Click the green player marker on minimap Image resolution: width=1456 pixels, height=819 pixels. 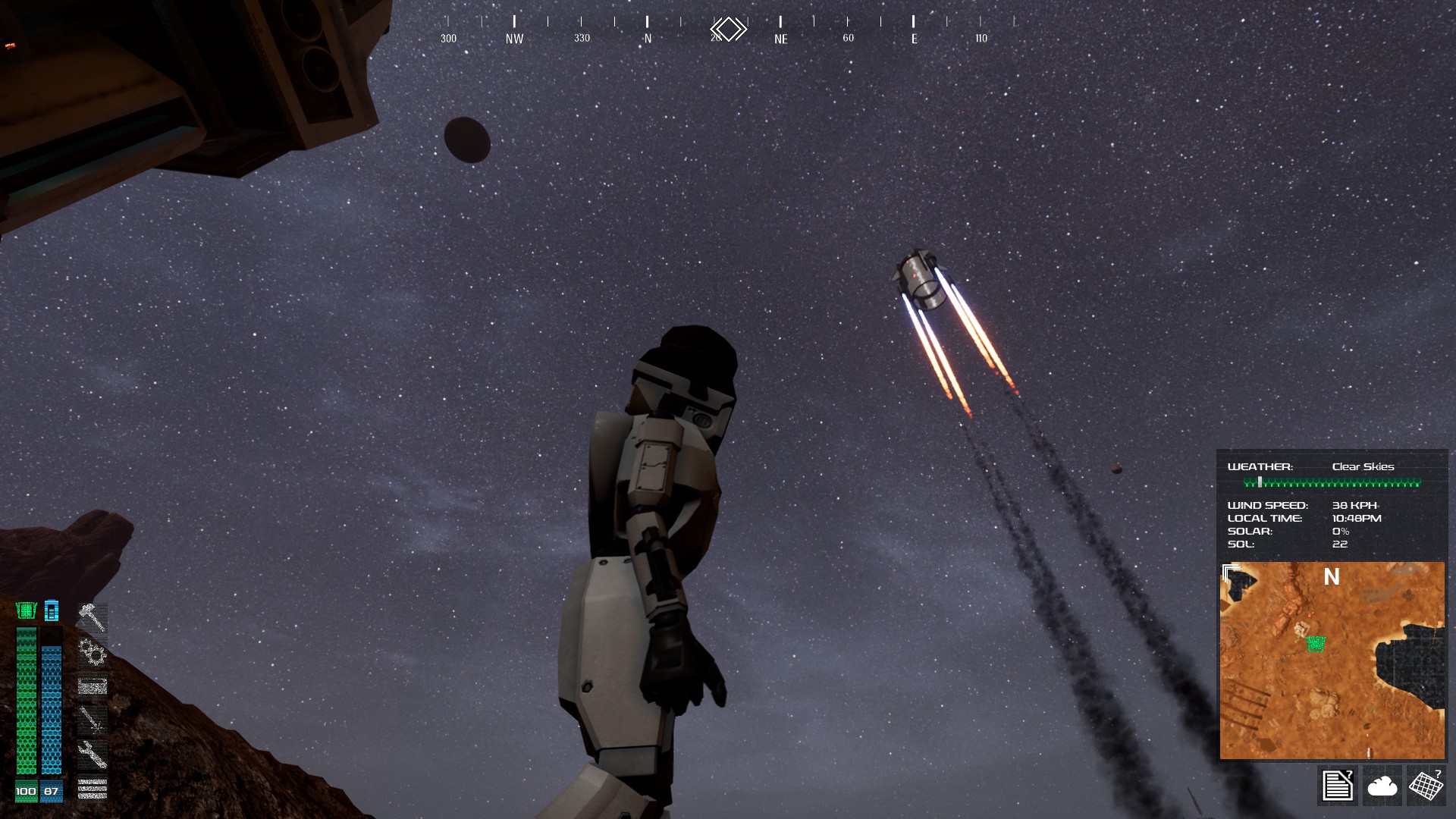point(1316,644)
